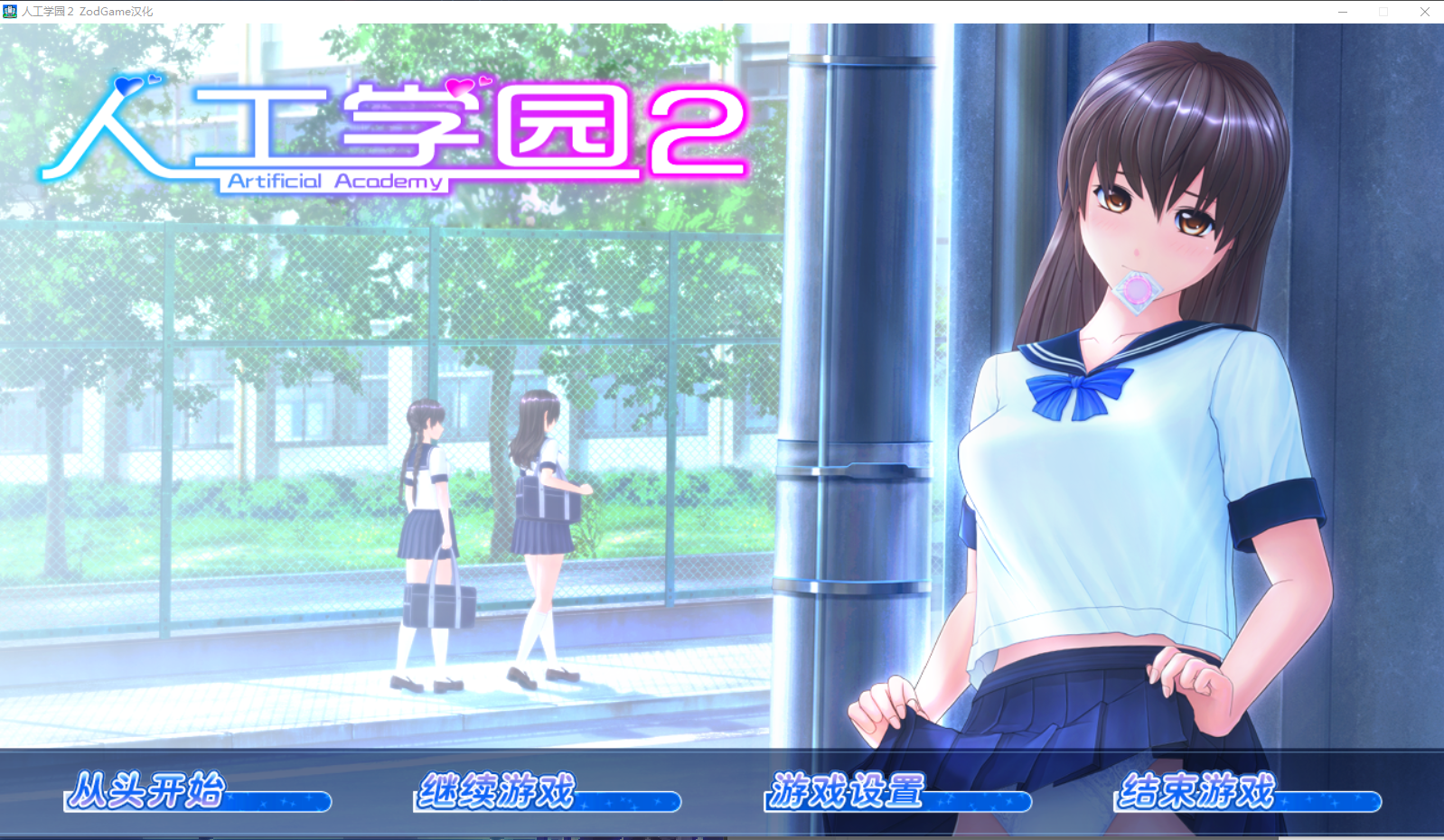This screenshot has width=1444, height=840.
Task: Close the 人工学园2 window
Action: (1425, 11)
